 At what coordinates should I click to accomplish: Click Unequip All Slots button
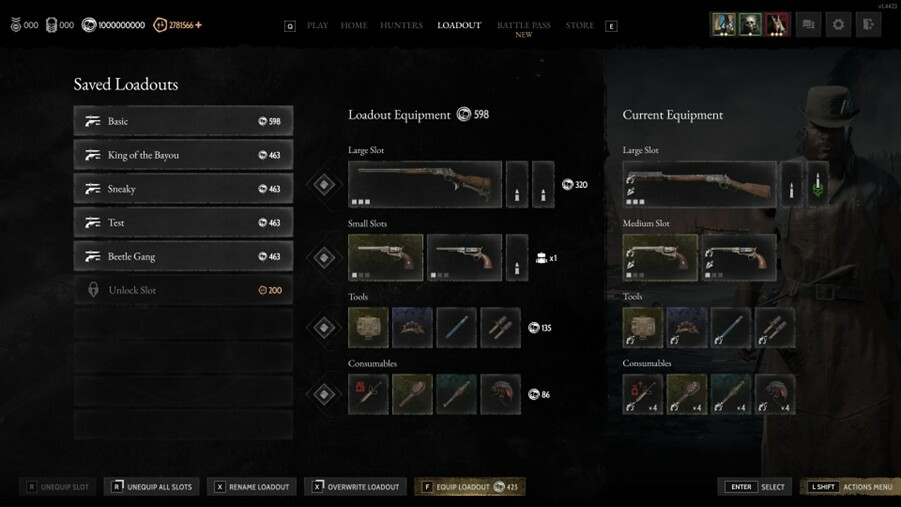[x=152, y=487]
